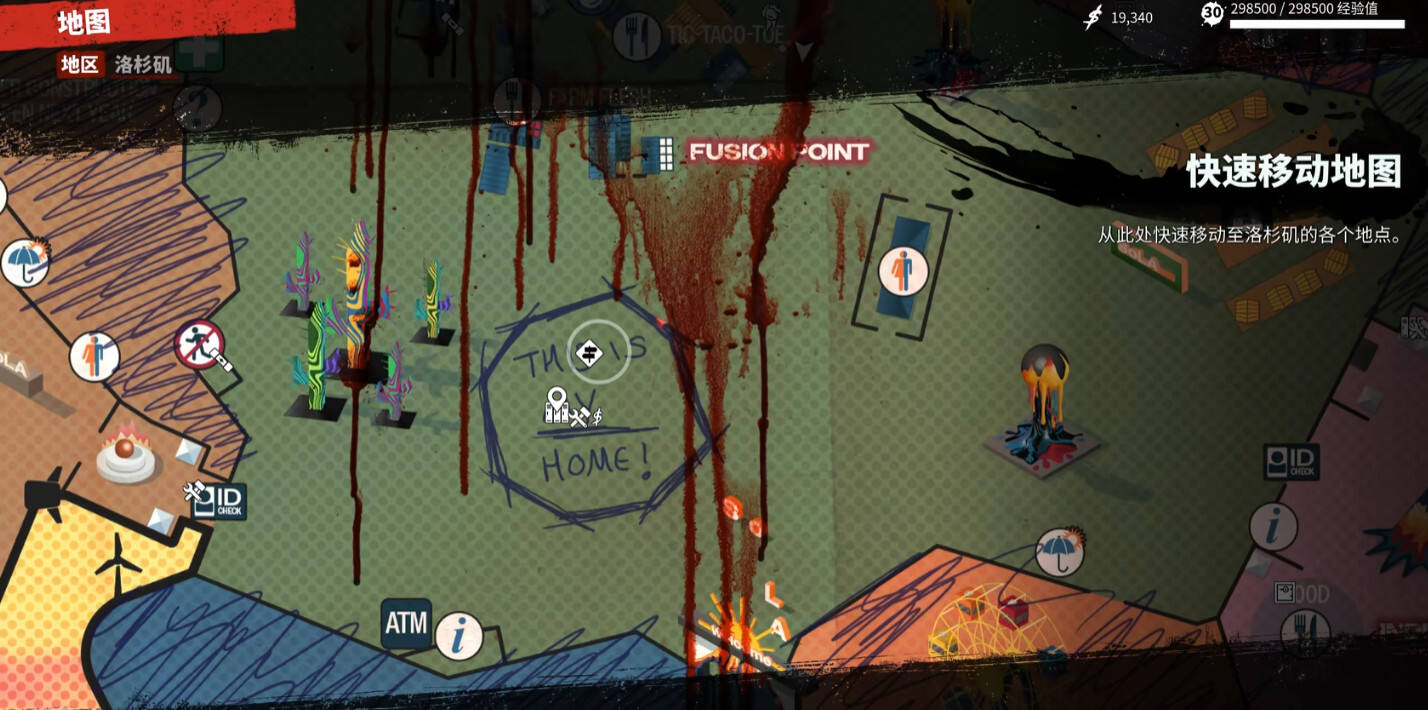Select the ATM map marker
The width and height of the screenshot is (1428, 710).
(406, 624)
